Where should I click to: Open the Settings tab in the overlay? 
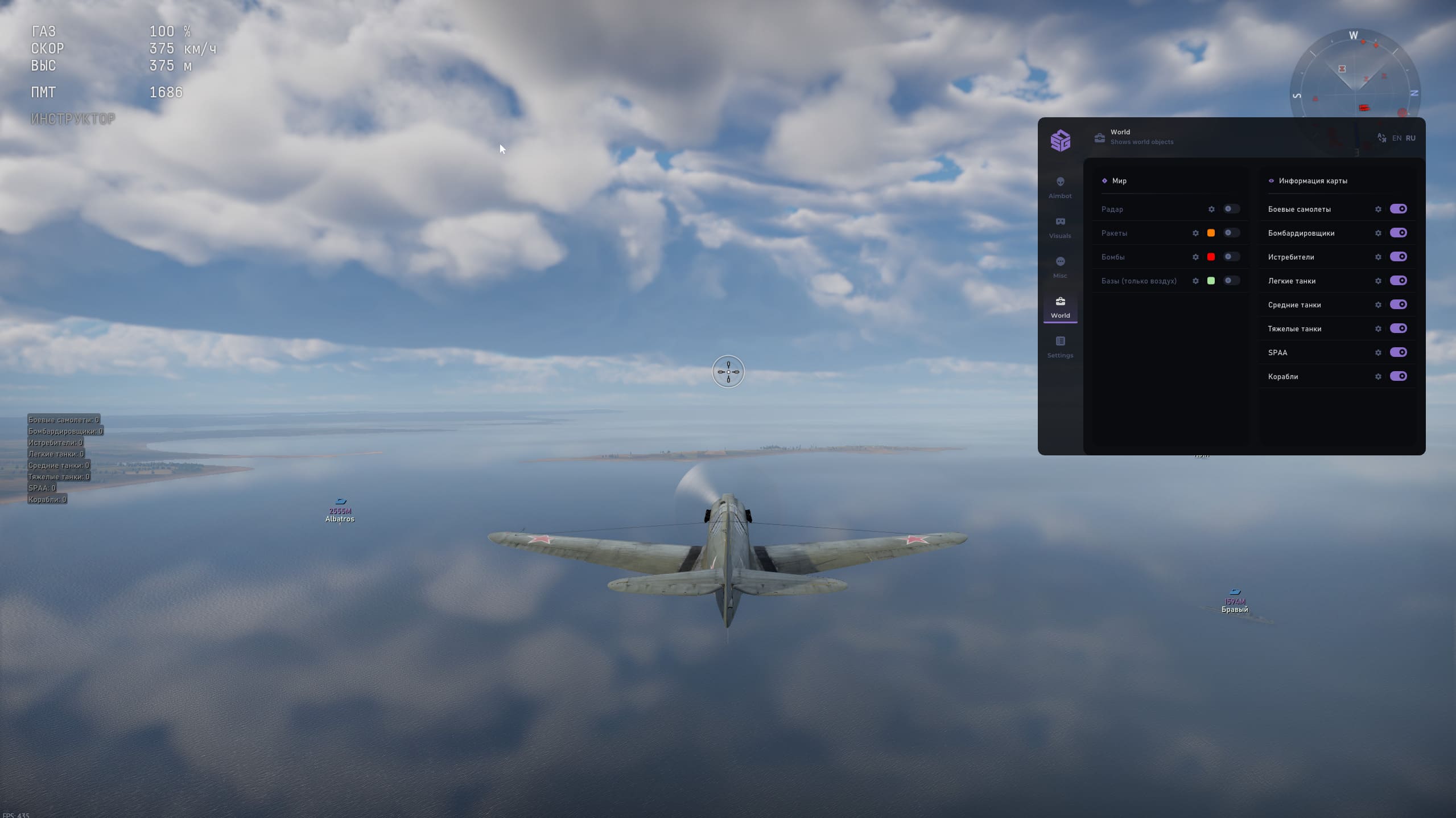click(x=1060, y=346)
